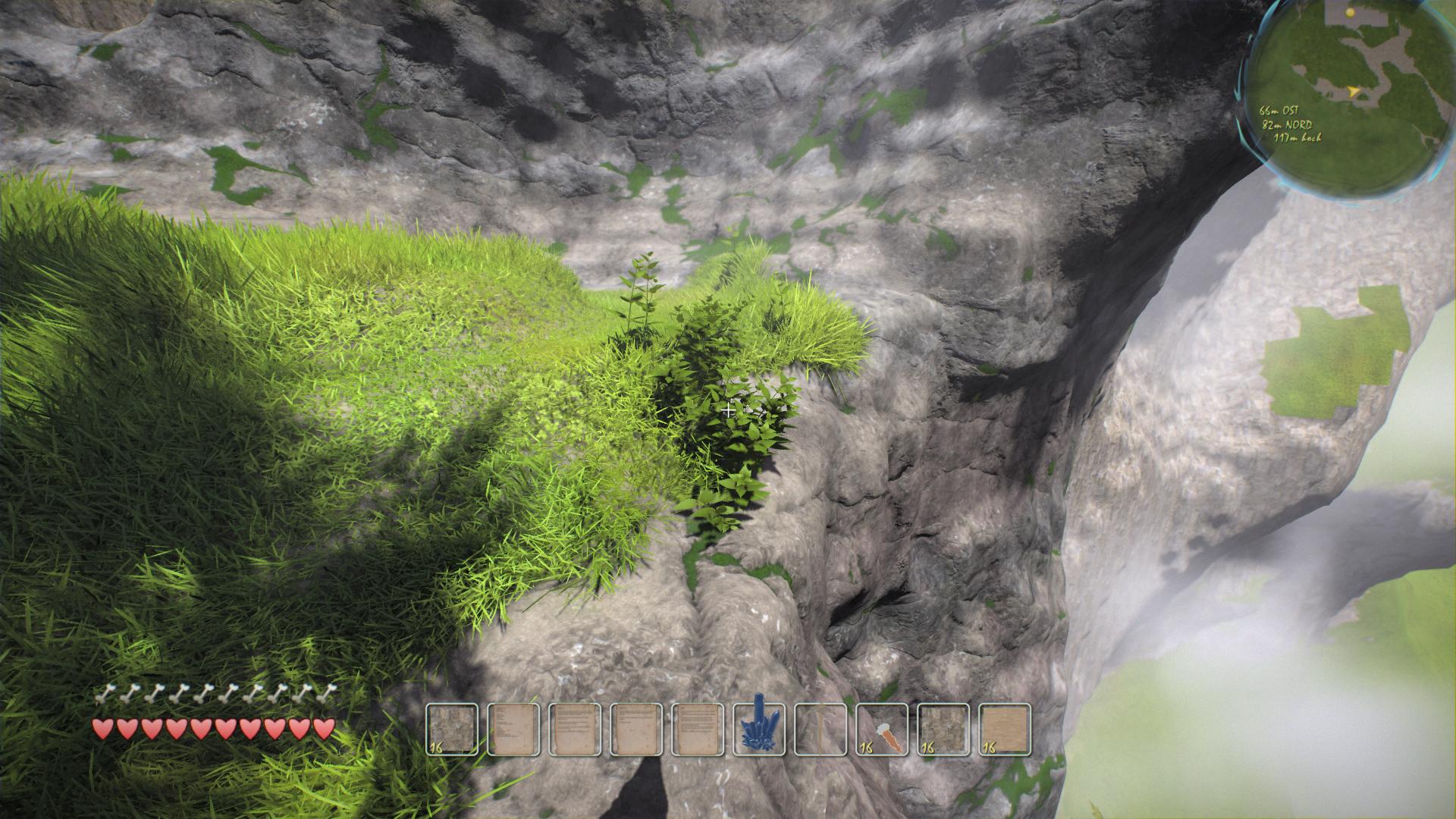
Task: Select the pickaxe hotbar slot
Action: tap(821, 730)
